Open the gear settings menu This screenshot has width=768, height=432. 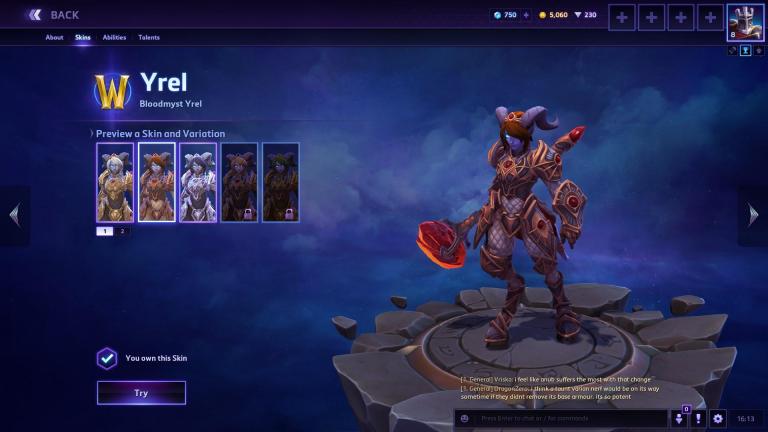(717, 419)
